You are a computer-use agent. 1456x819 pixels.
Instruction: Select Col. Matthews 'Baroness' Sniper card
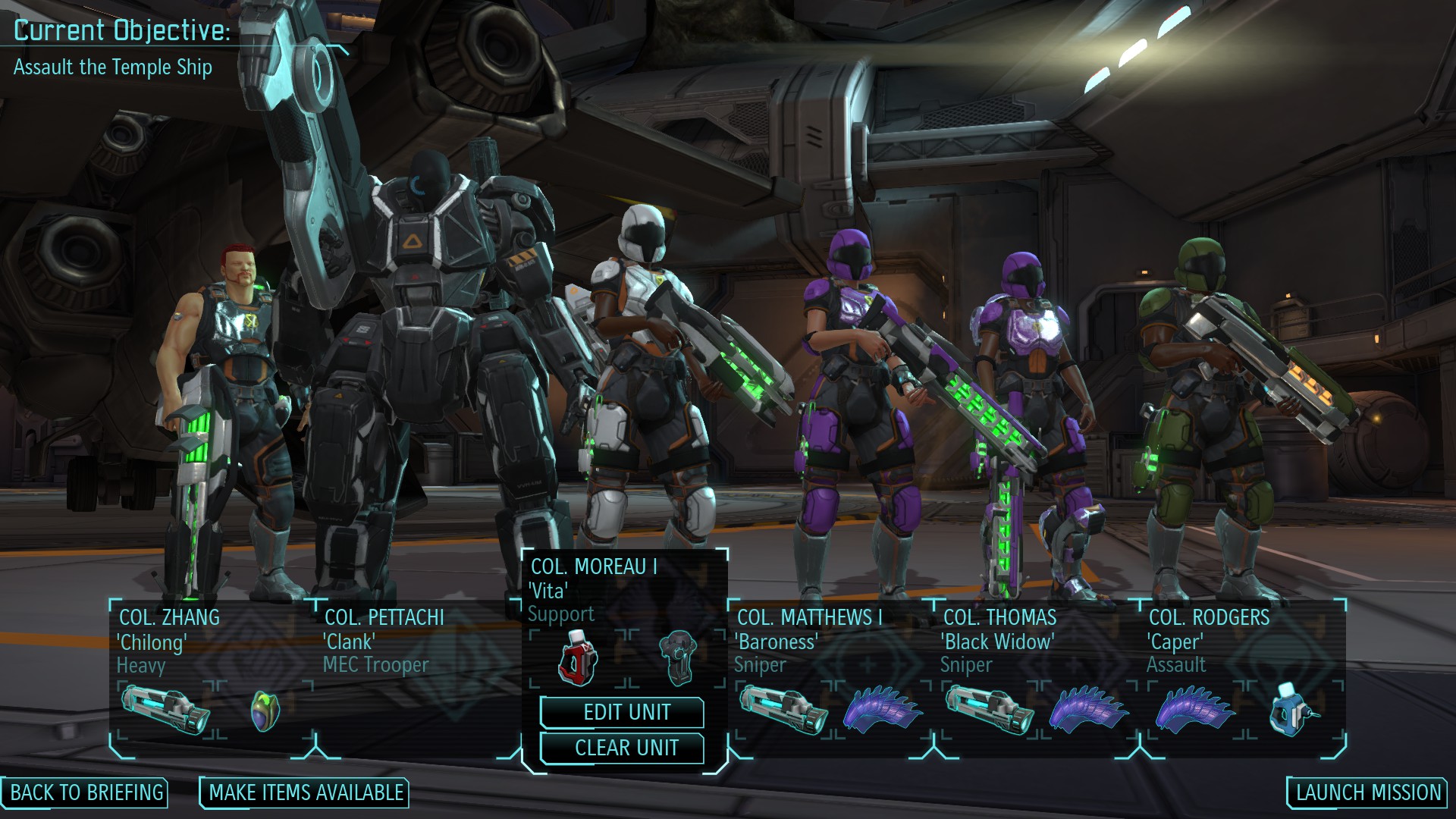point(810,642)
